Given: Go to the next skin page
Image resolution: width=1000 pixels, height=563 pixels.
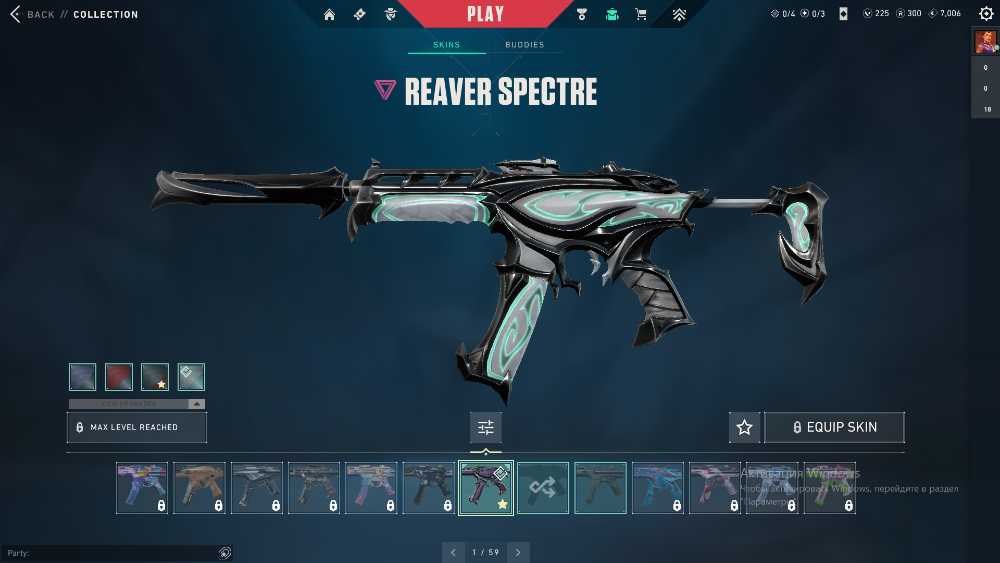Looking at the screenshot, I should (518, 552).
